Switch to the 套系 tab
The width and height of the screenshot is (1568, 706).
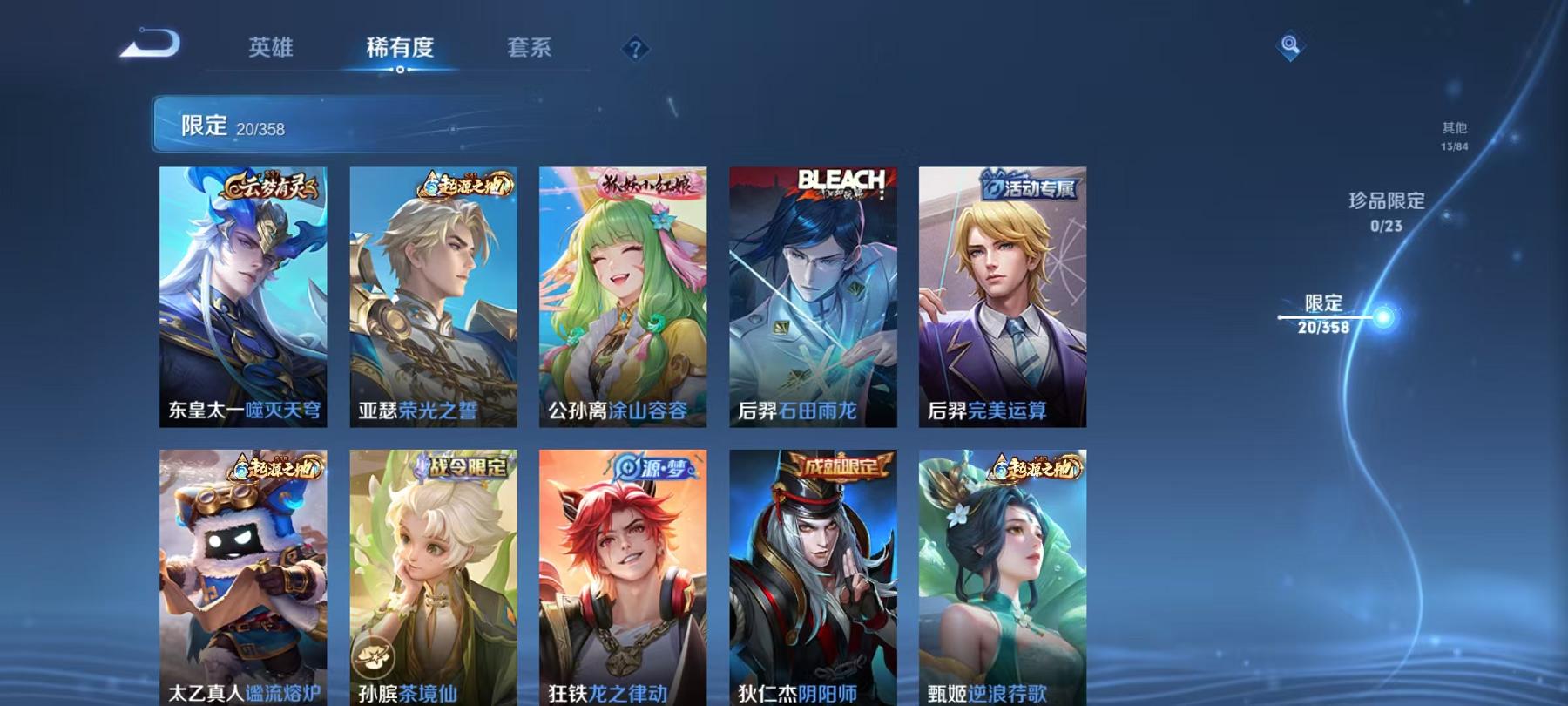click(532, 50)
